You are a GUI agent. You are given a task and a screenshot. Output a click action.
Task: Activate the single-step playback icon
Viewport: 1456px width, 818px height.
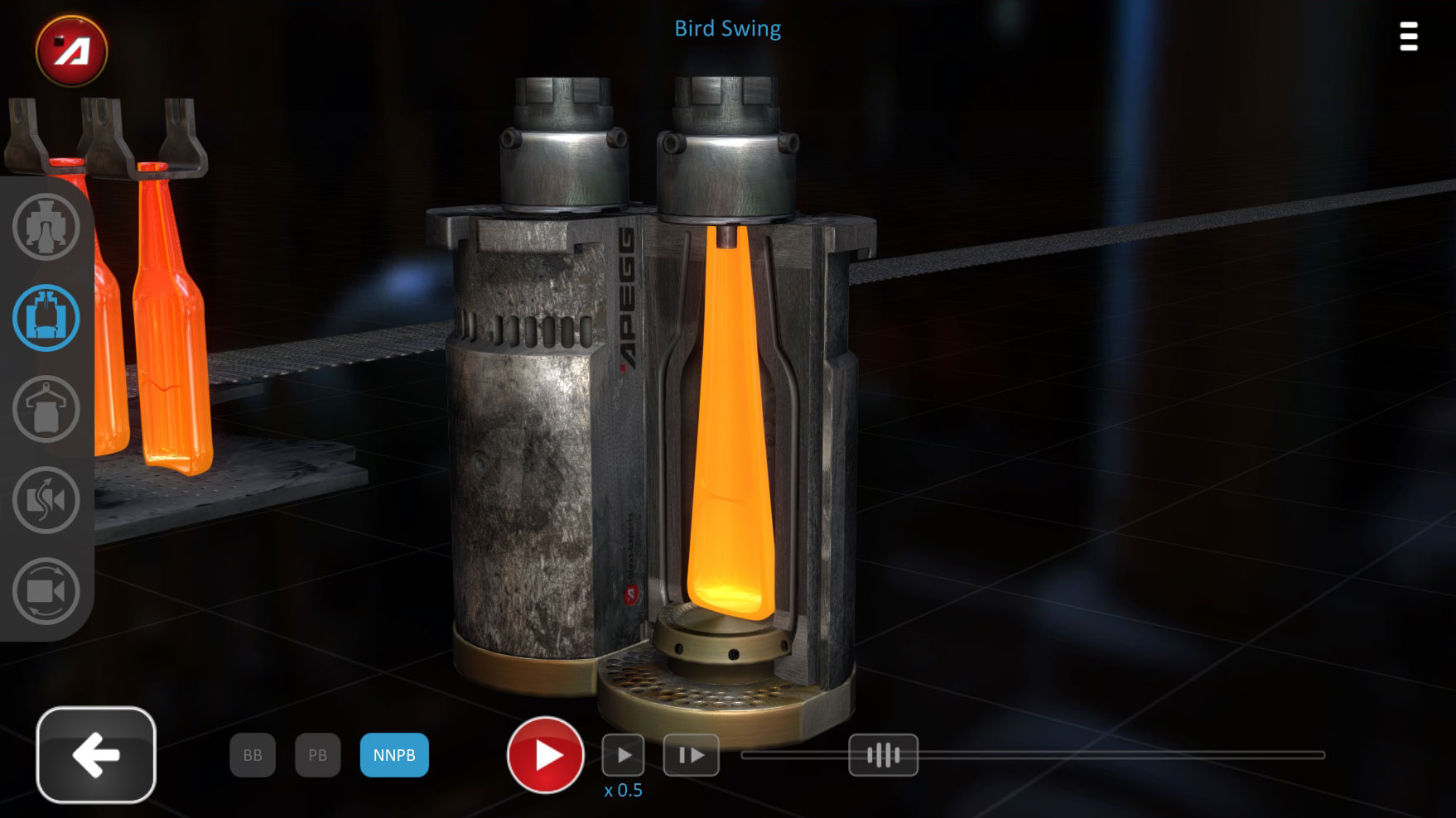[624, 754]
